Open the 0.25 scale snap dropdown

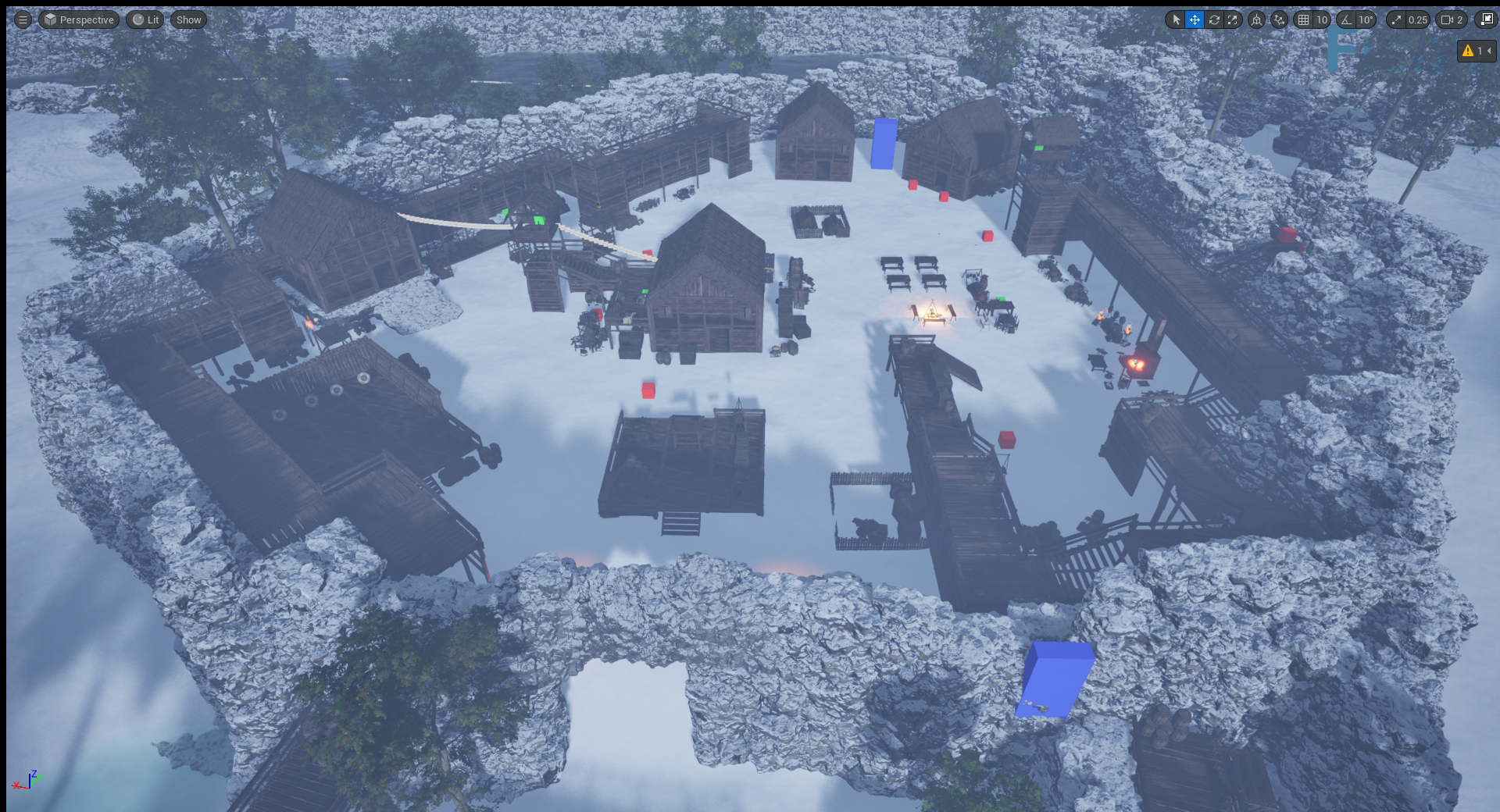[1417, 20]
